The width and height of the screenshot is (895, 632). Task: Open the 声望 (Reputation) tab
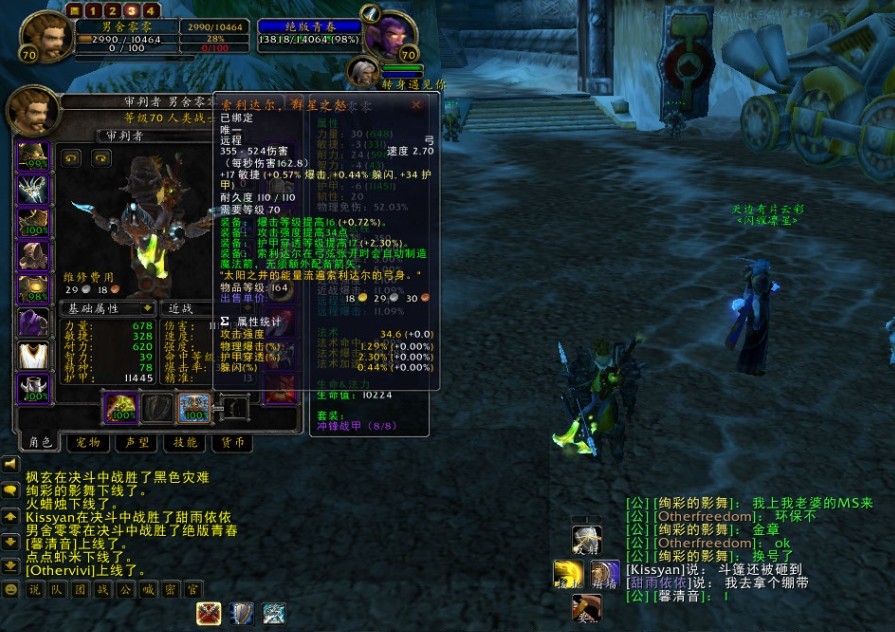click(134, 442)
